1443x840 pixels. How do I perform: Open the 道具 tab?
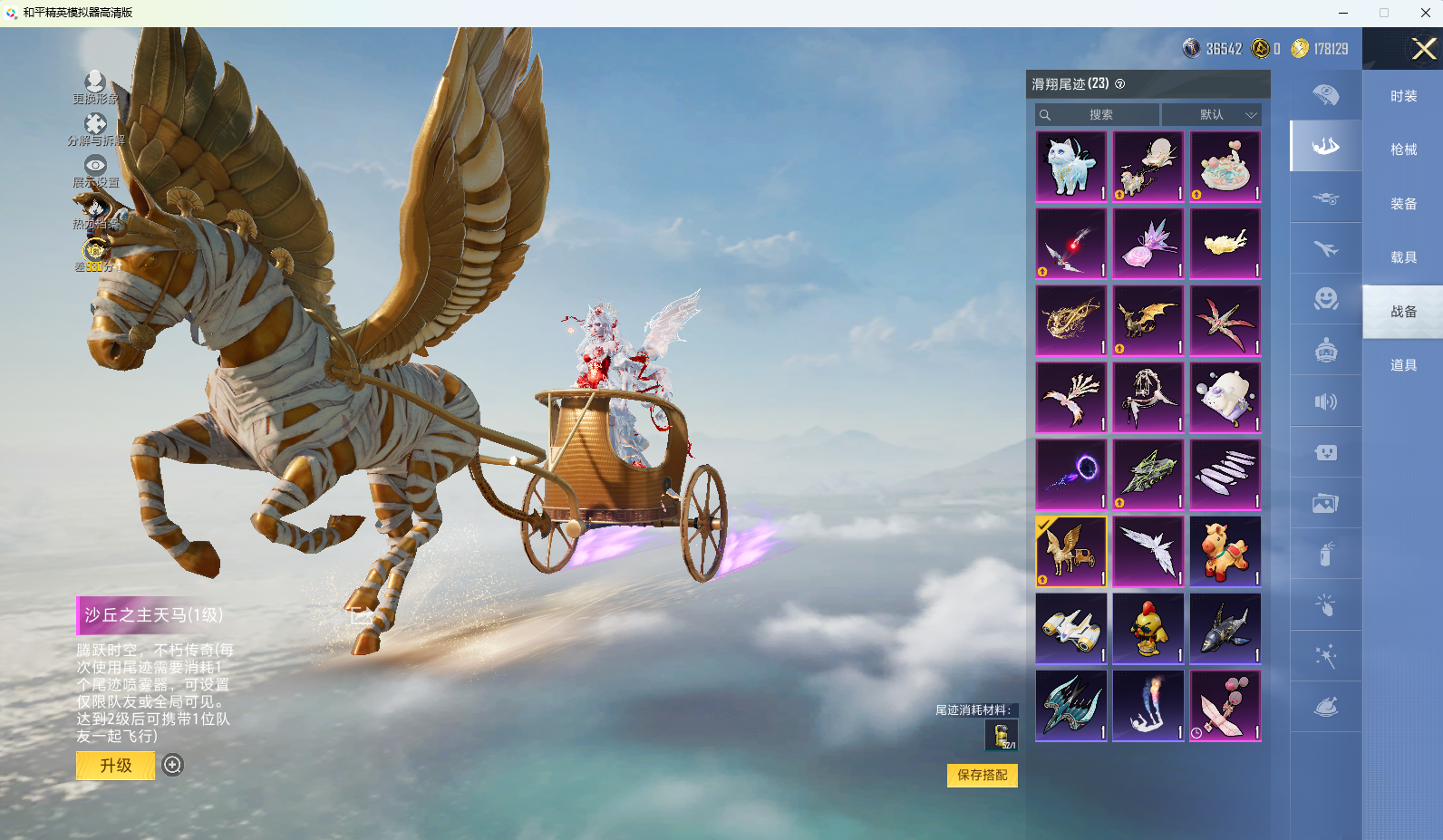1403,365
